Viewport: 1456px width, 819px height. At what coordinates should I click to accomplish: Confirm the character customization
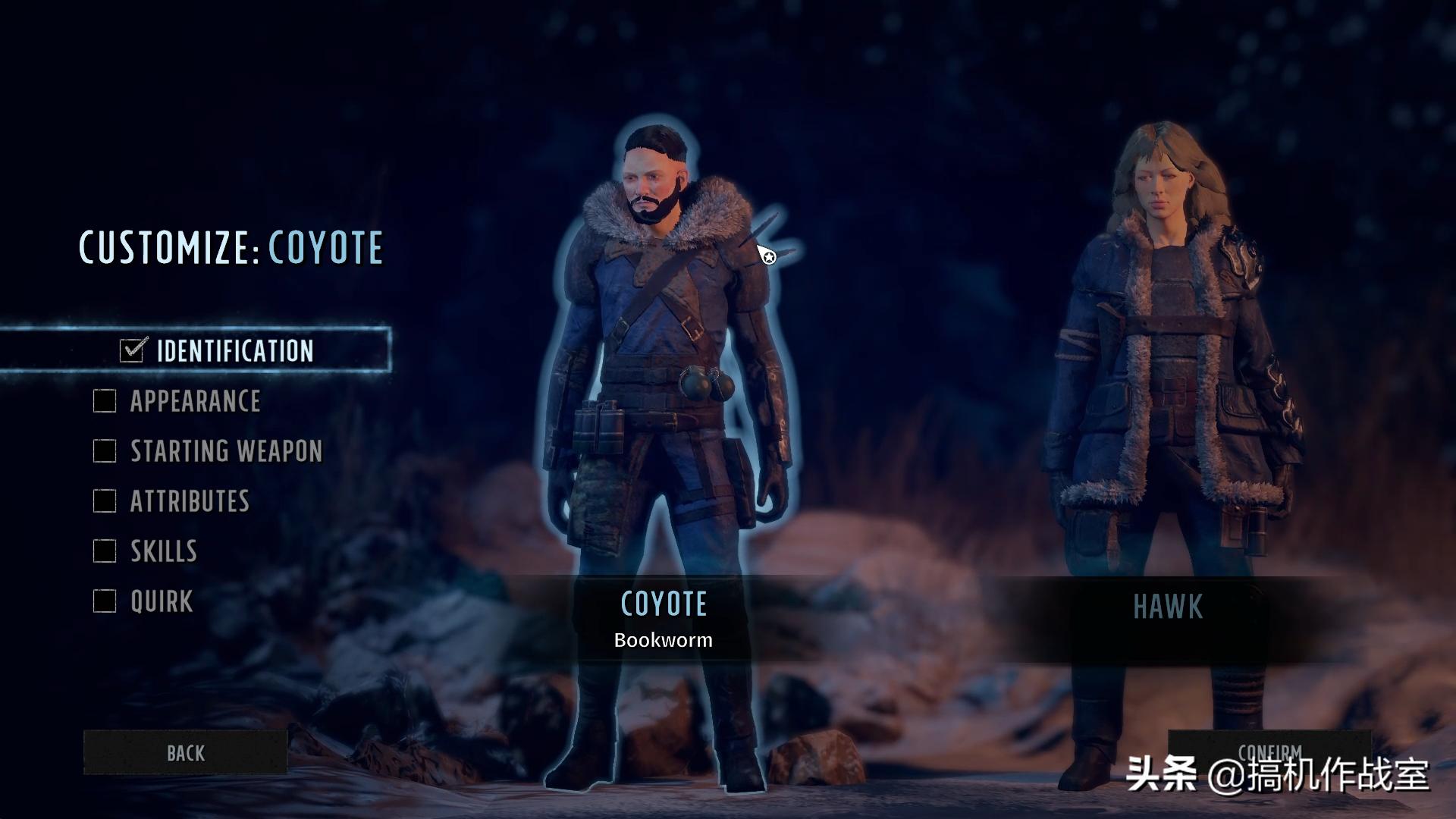1269,751
